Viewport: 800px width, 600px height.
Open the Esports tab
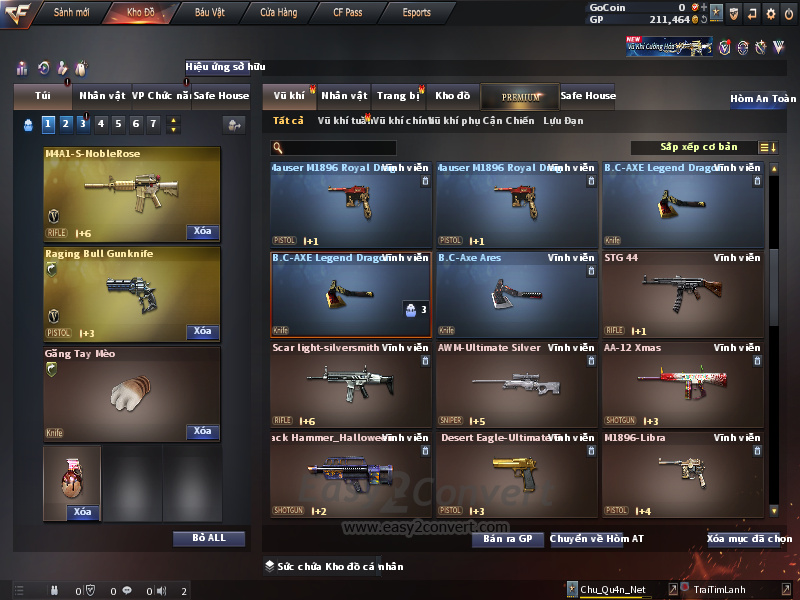point(416,13)
